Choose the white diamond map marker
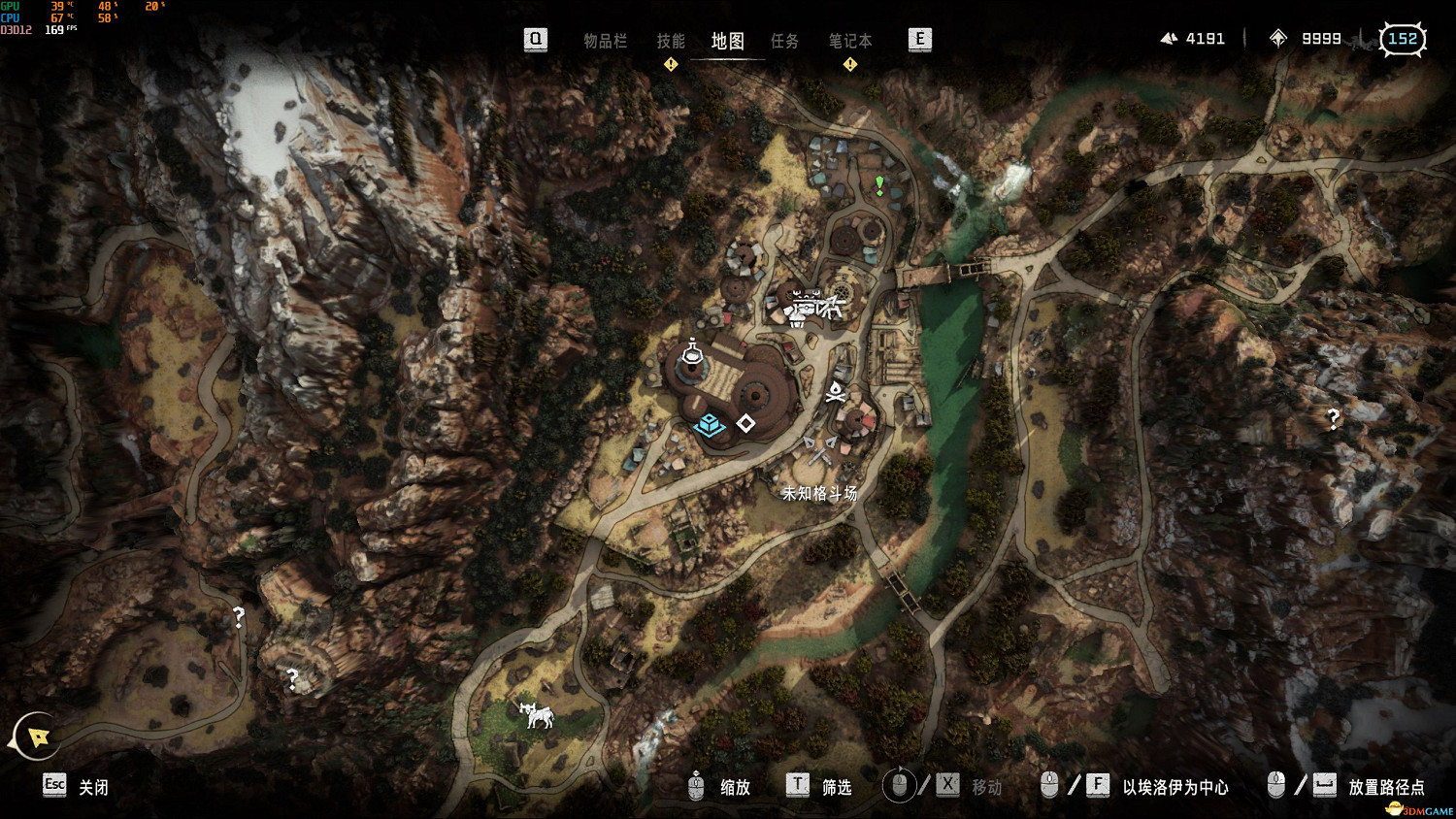This screenshot has width=1456, height=819. 745,423
